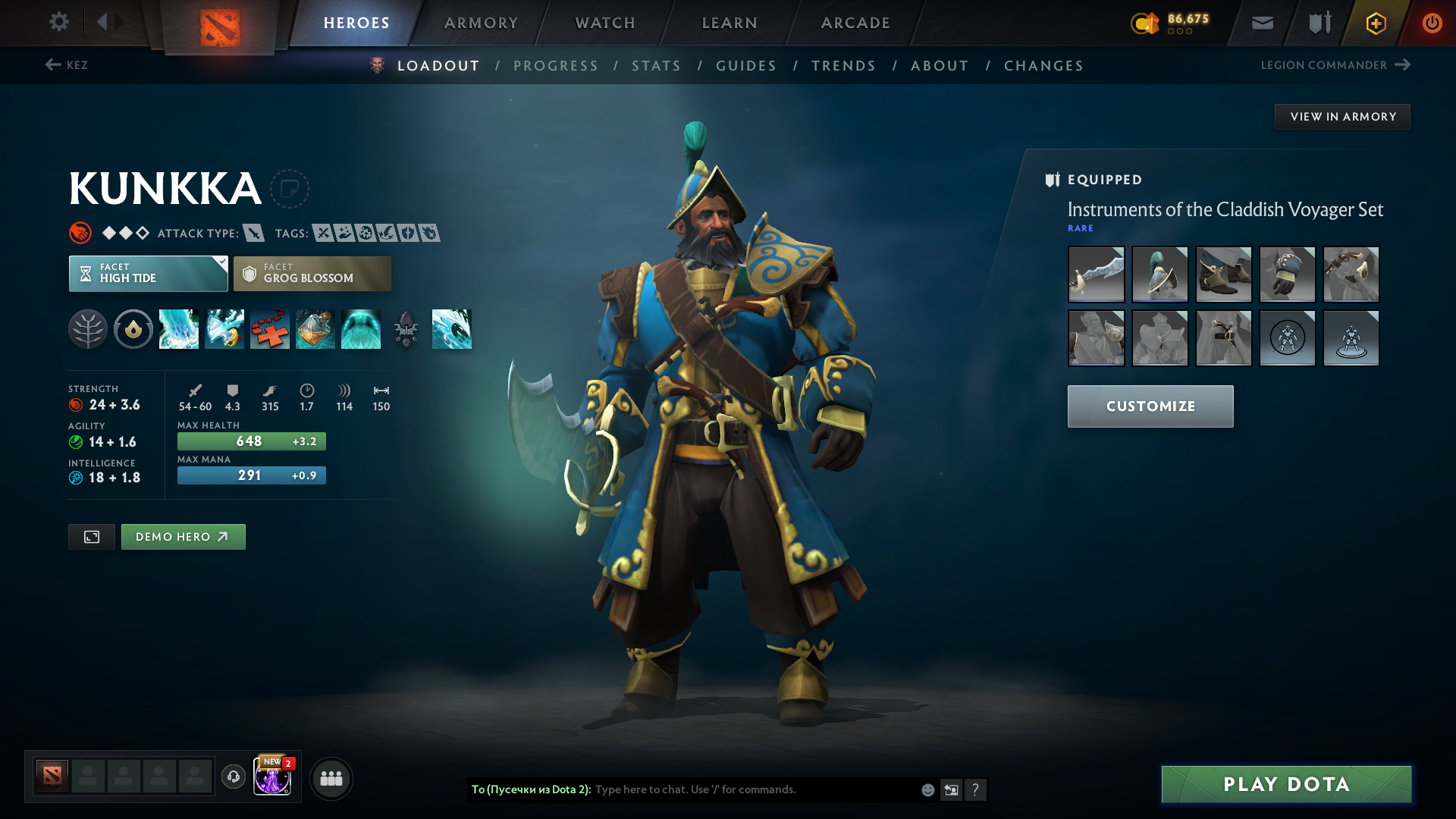This screenshot has width=1456, height=819.
Task: Switch to the Grog Blossom facet
Action: [312, 273]
